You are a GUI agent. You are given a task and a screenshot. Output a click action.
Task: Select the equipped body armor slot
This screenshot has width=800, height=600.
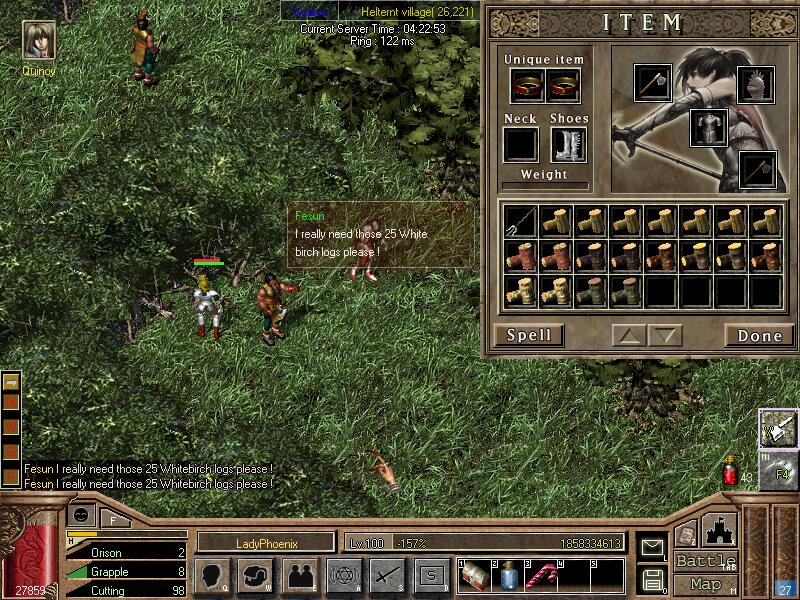coord(708,128)
